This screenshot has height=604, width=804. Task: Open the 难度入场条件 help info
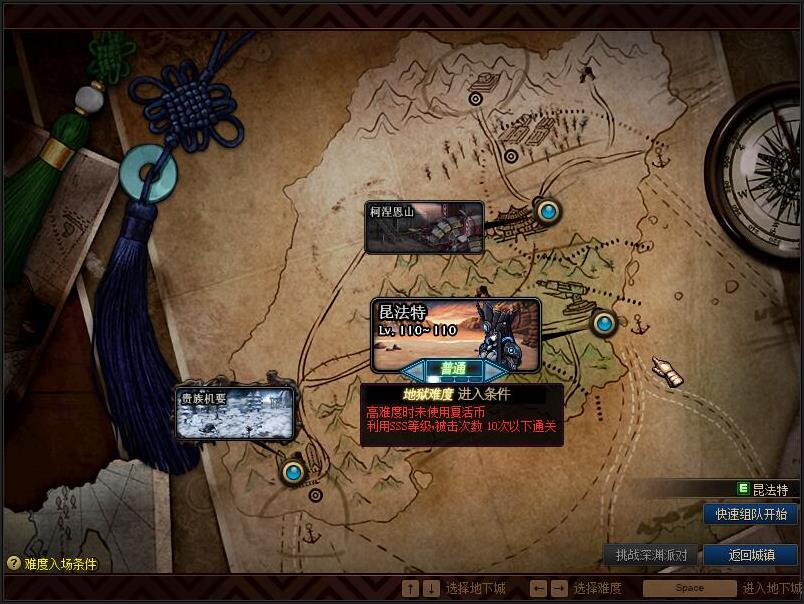(x=52, y=564)
